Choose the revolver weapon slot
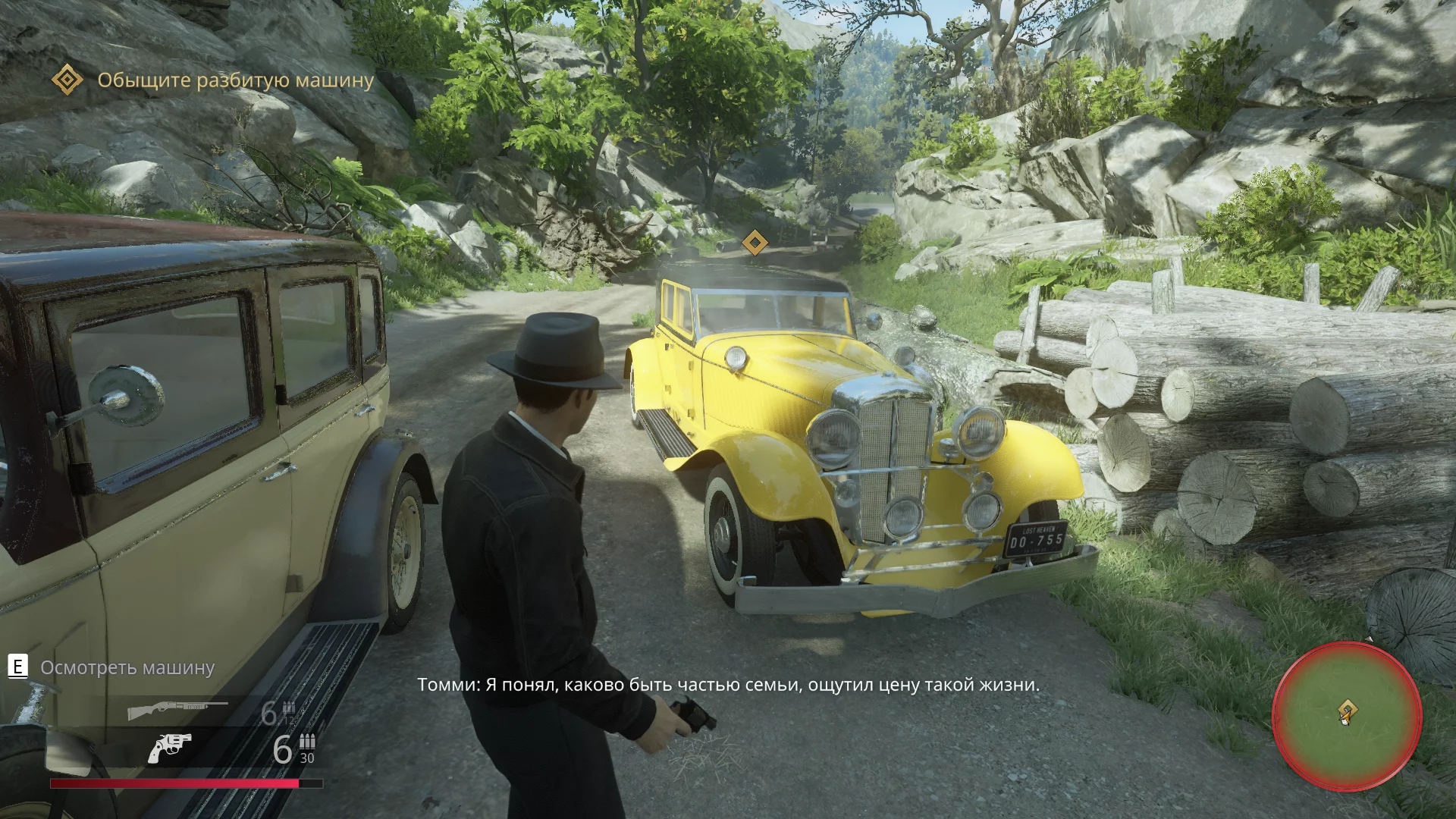Image resolution: width=1456 pixels, height=819 pixels. click(169, 748)
